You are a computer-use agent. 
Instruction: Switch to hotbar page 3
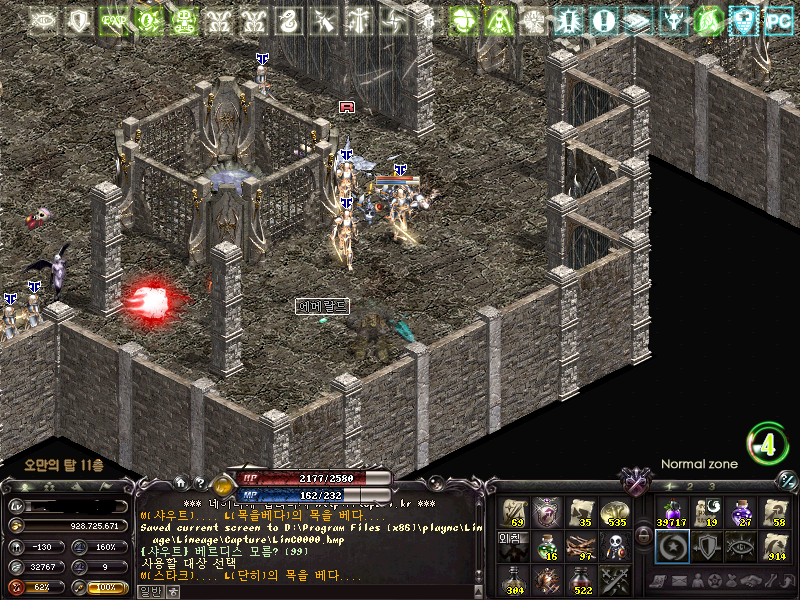click(712, 485)
